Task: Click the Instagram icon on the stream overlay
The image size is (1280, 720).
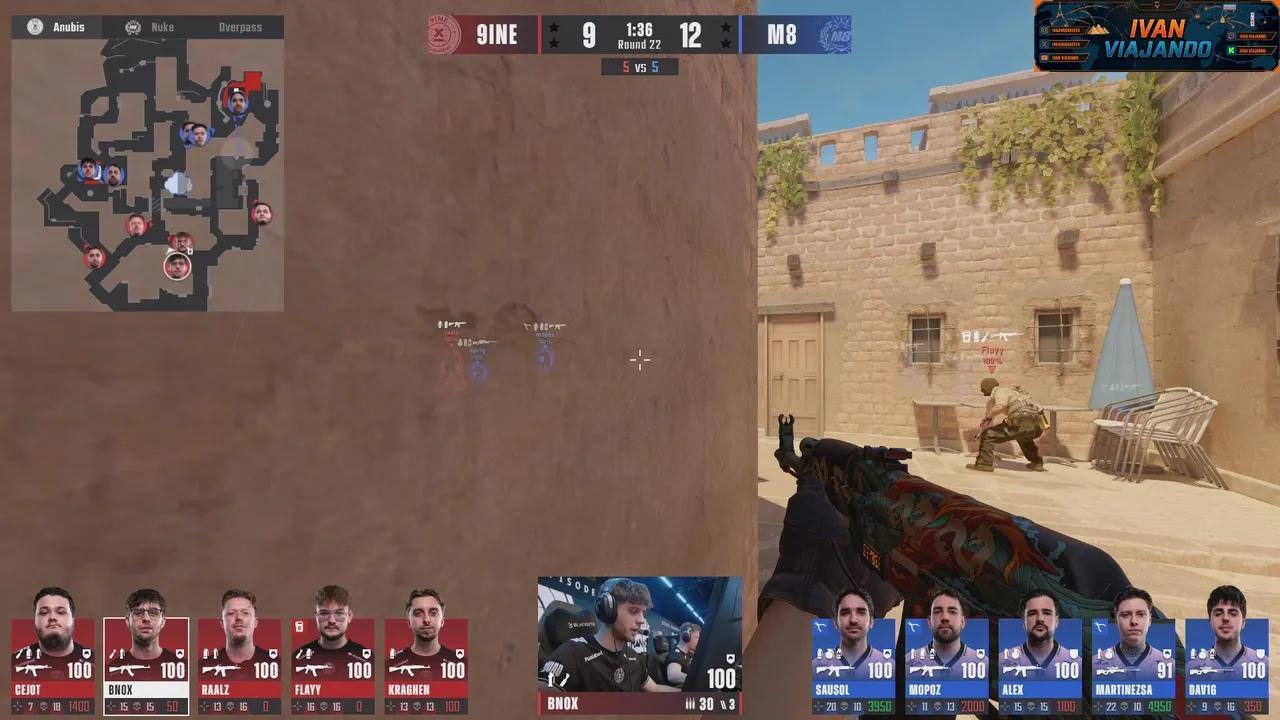Action: pyautogui.click(x=1043, y=29)
